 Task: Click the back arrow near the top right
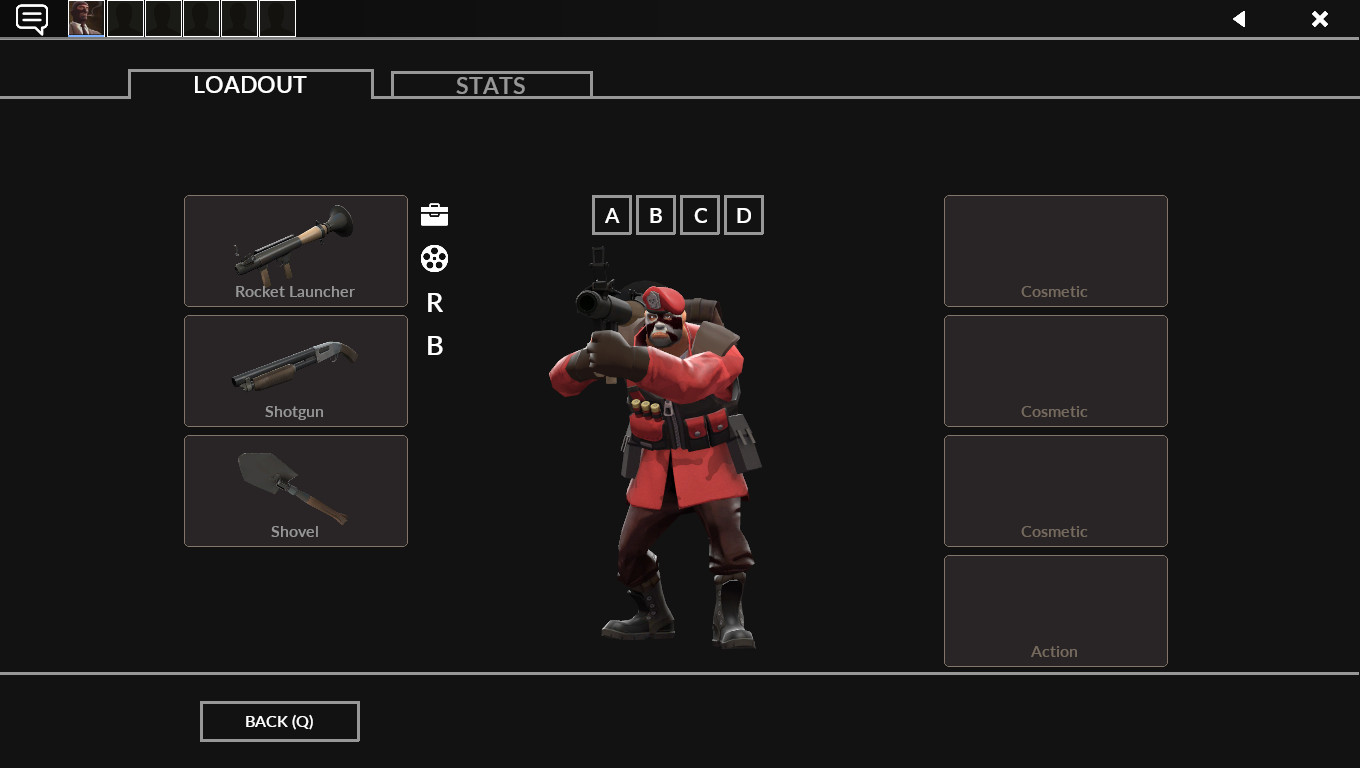[x=1239, y=19]
